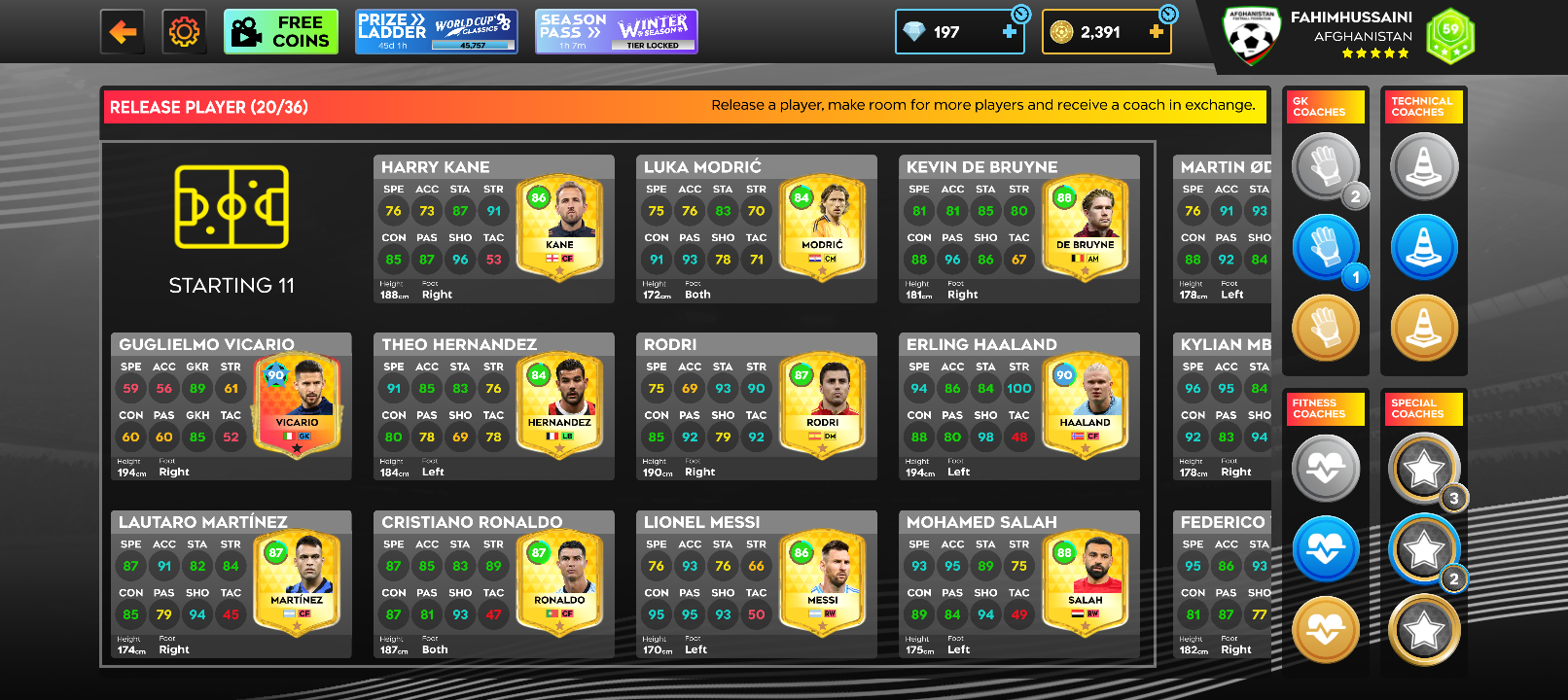Select the Kevin De Bruyne card
1568x700 pixels.
(1019, 229)
